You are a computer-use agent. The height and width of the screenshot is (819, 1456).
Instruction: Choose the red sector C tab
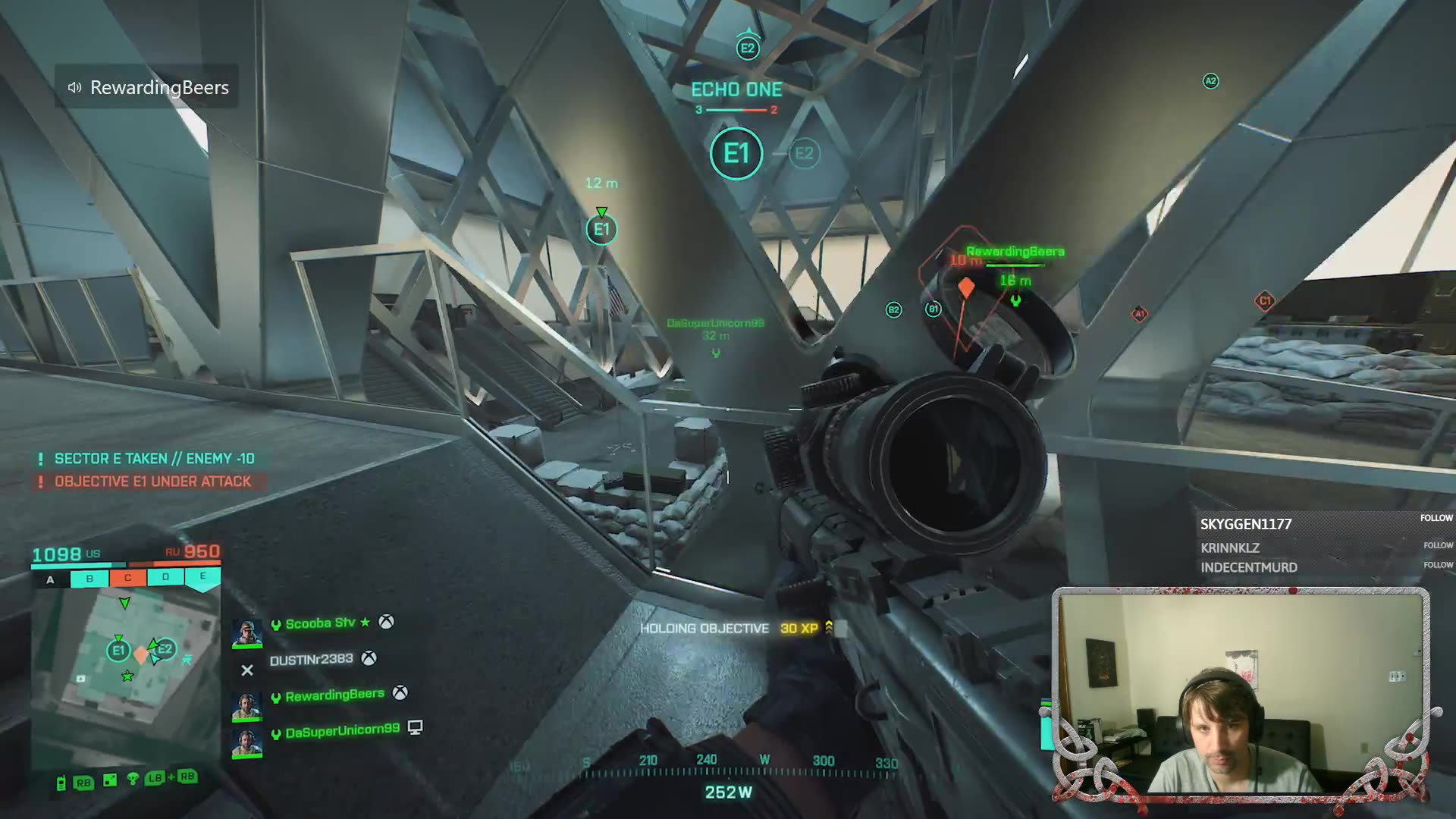point(127,578)
